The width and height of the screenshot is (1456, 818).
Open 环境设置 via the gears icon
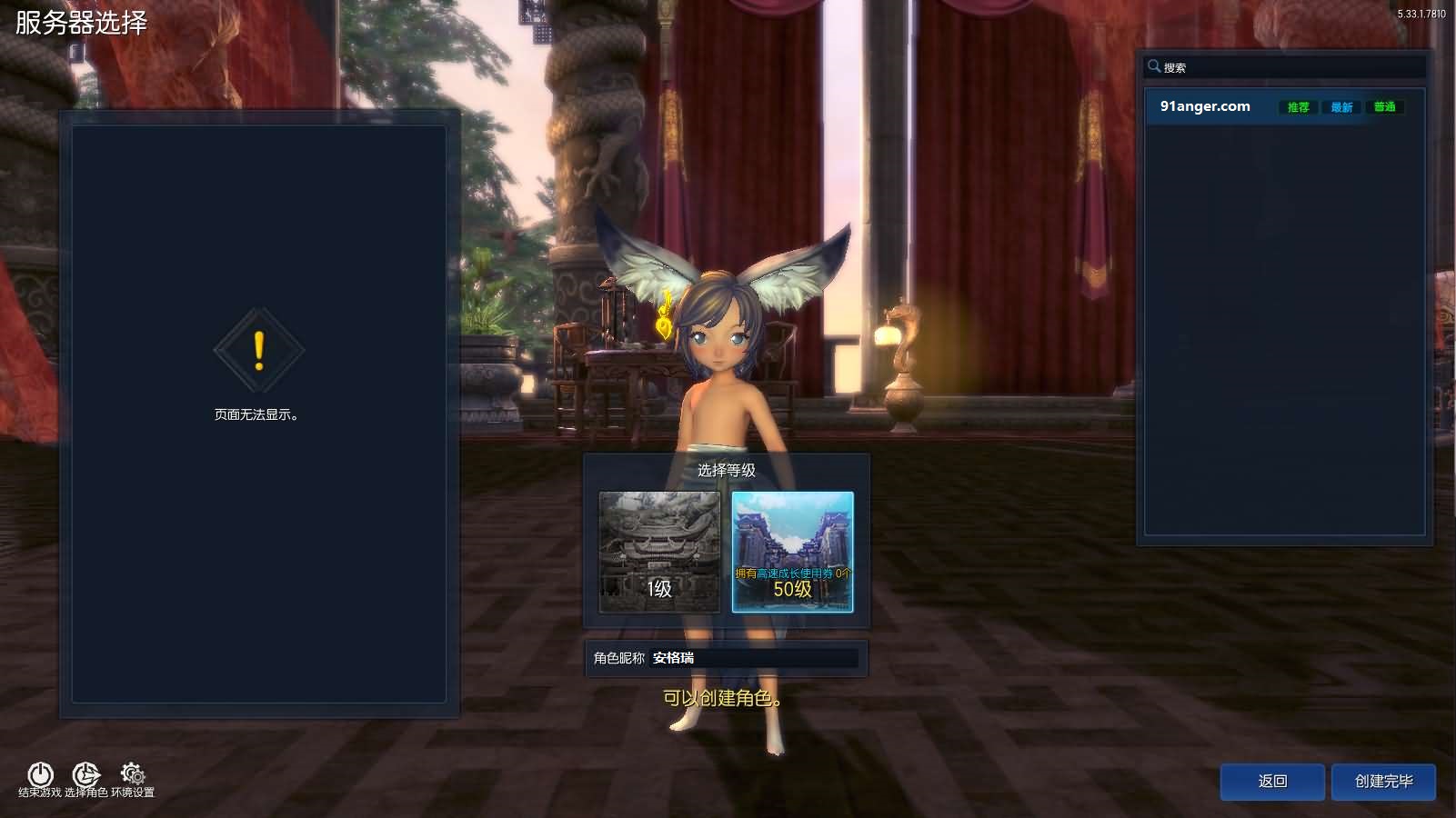(x=134, y=775)
